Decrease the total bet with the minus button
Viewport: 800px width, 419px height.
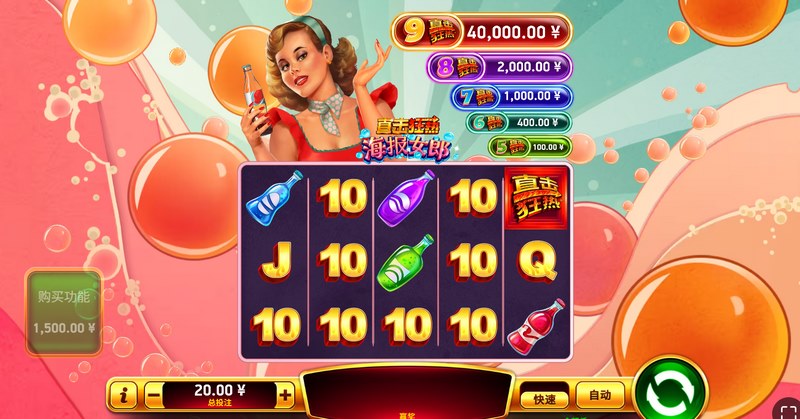click(x=154, y=394)
